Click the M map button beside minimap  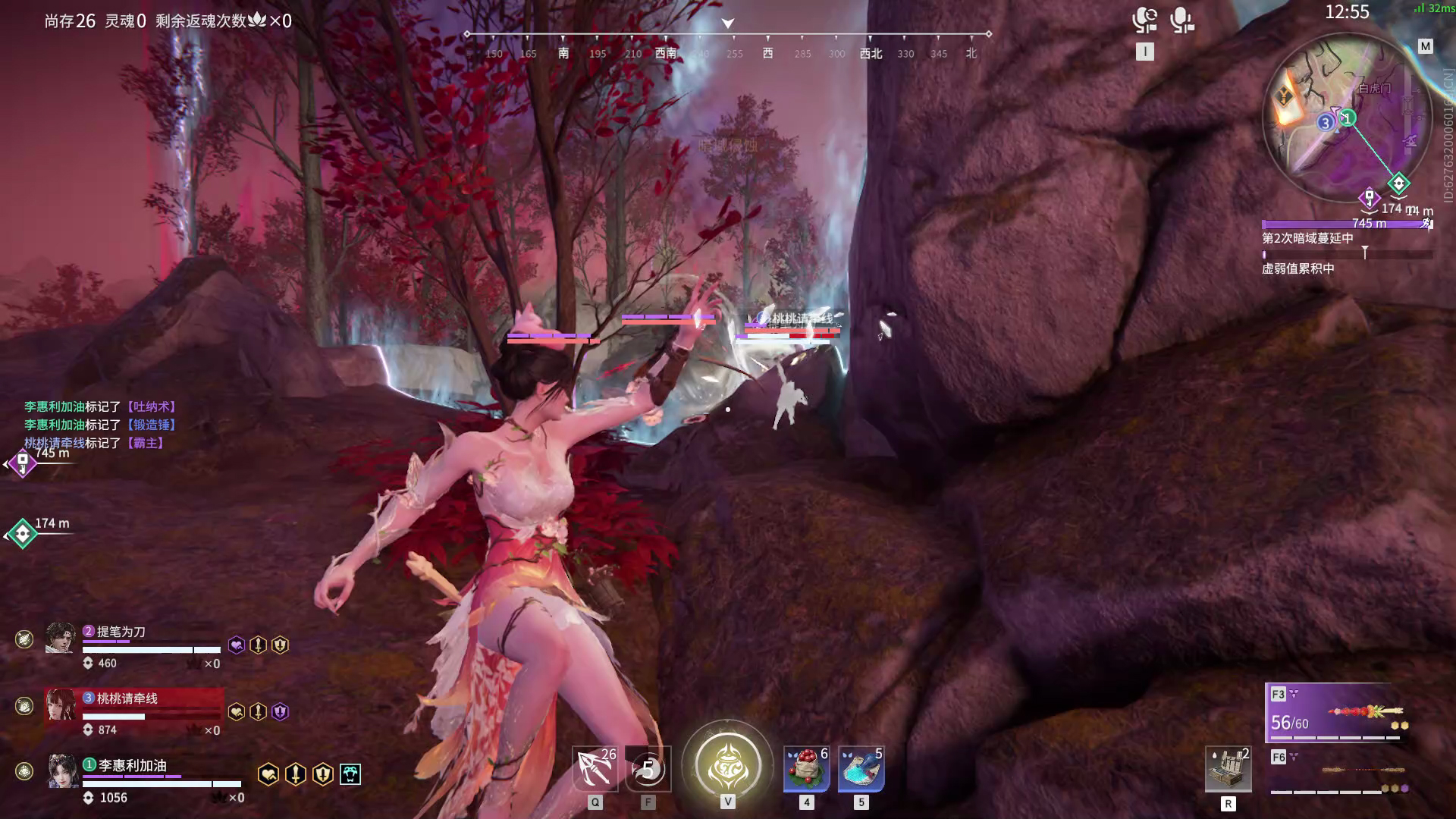click(1426, 46)
